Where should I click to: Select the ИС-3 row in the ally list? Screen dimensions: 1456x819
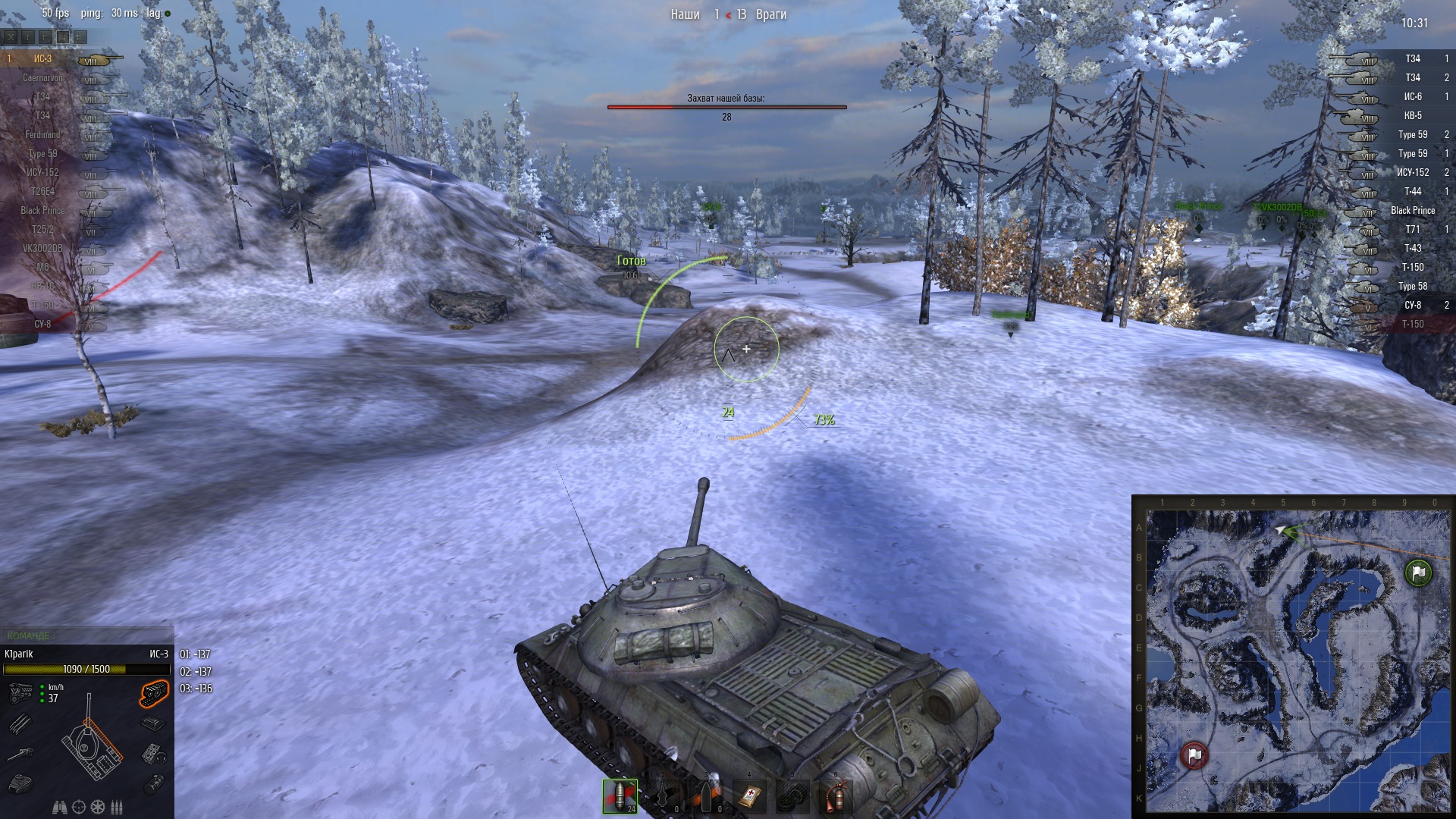tap(42, 58)
